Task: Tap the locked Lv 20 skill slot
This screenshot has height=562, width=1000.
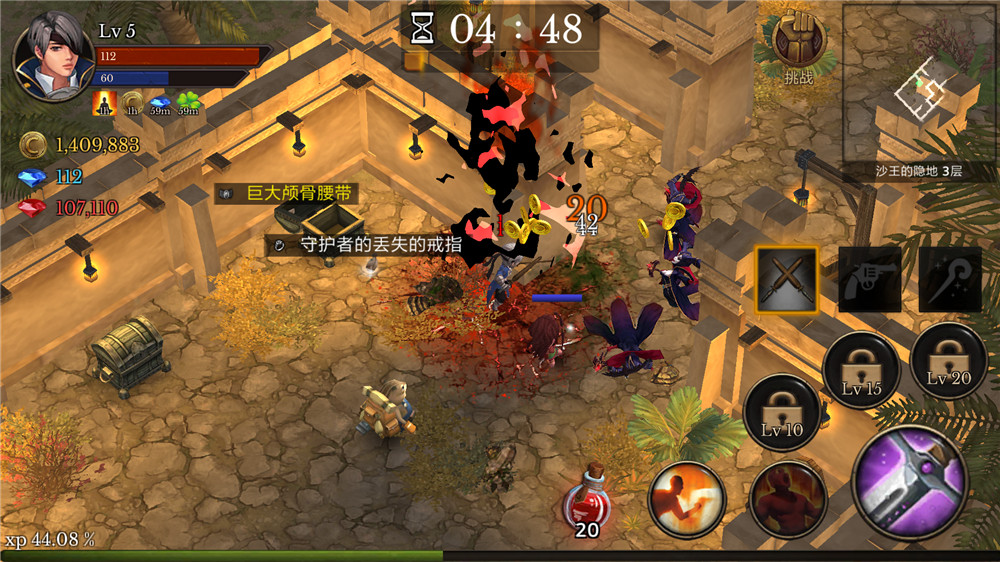Action: coord(948,361)
